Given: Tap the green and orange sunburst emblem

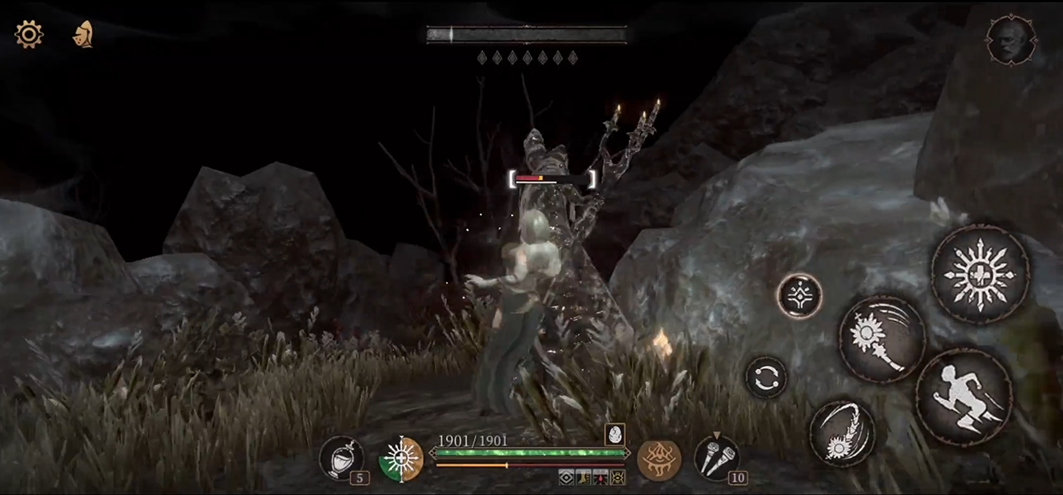Looking at the screenshot, I should 401,459.
